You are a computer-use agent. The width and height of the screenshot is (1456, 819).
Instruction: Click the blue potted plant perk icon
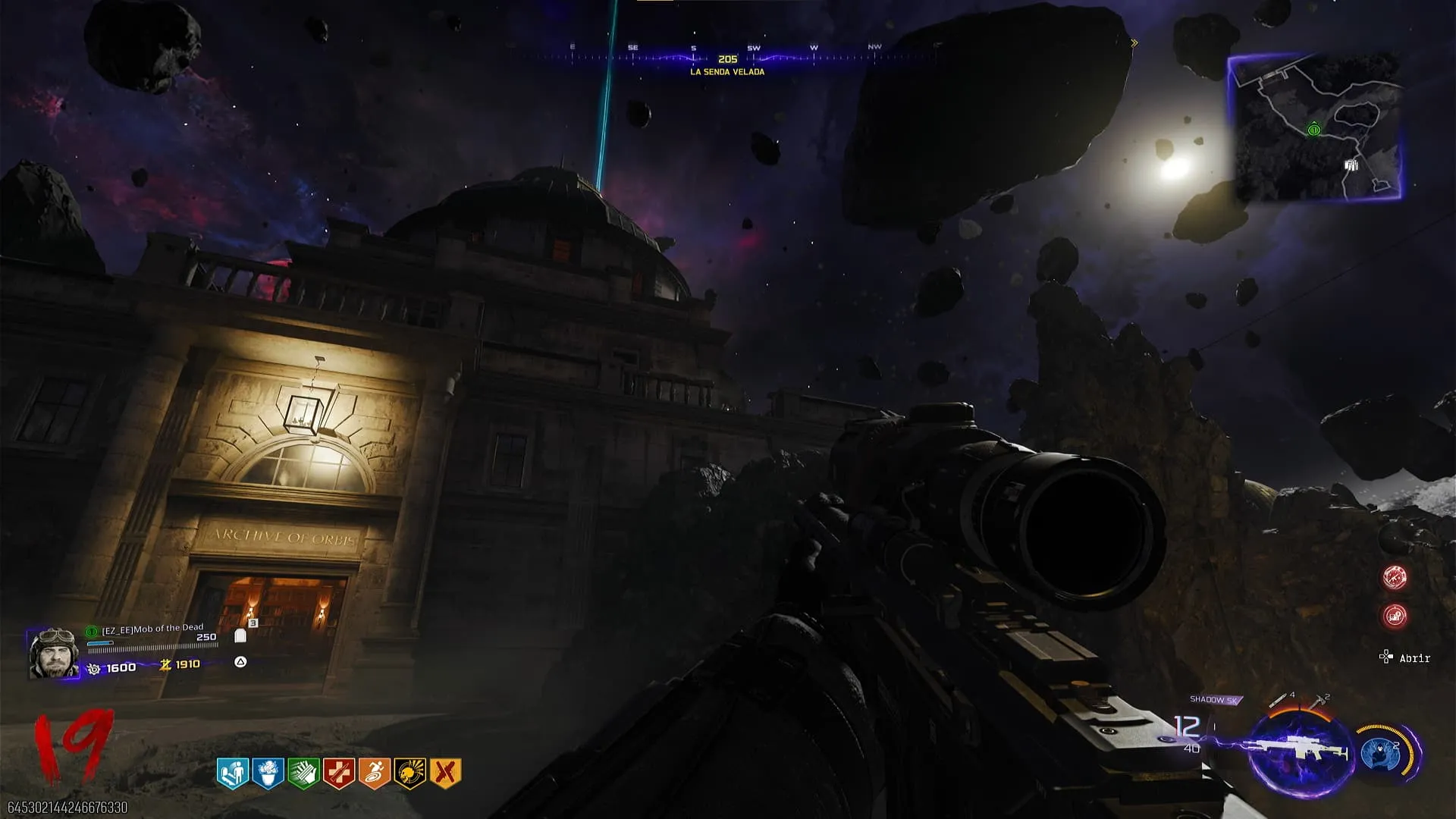268,773
